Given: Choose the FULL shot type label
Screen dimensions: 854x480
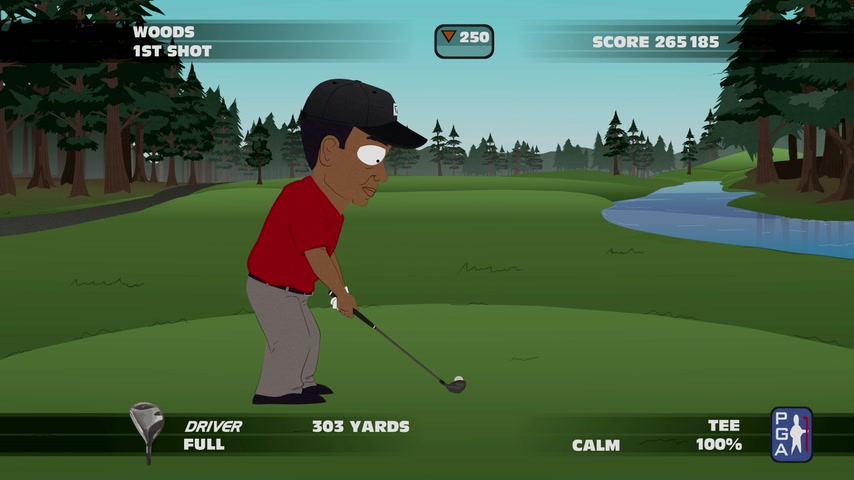Looking at the screenshot, I should (204, 445).
